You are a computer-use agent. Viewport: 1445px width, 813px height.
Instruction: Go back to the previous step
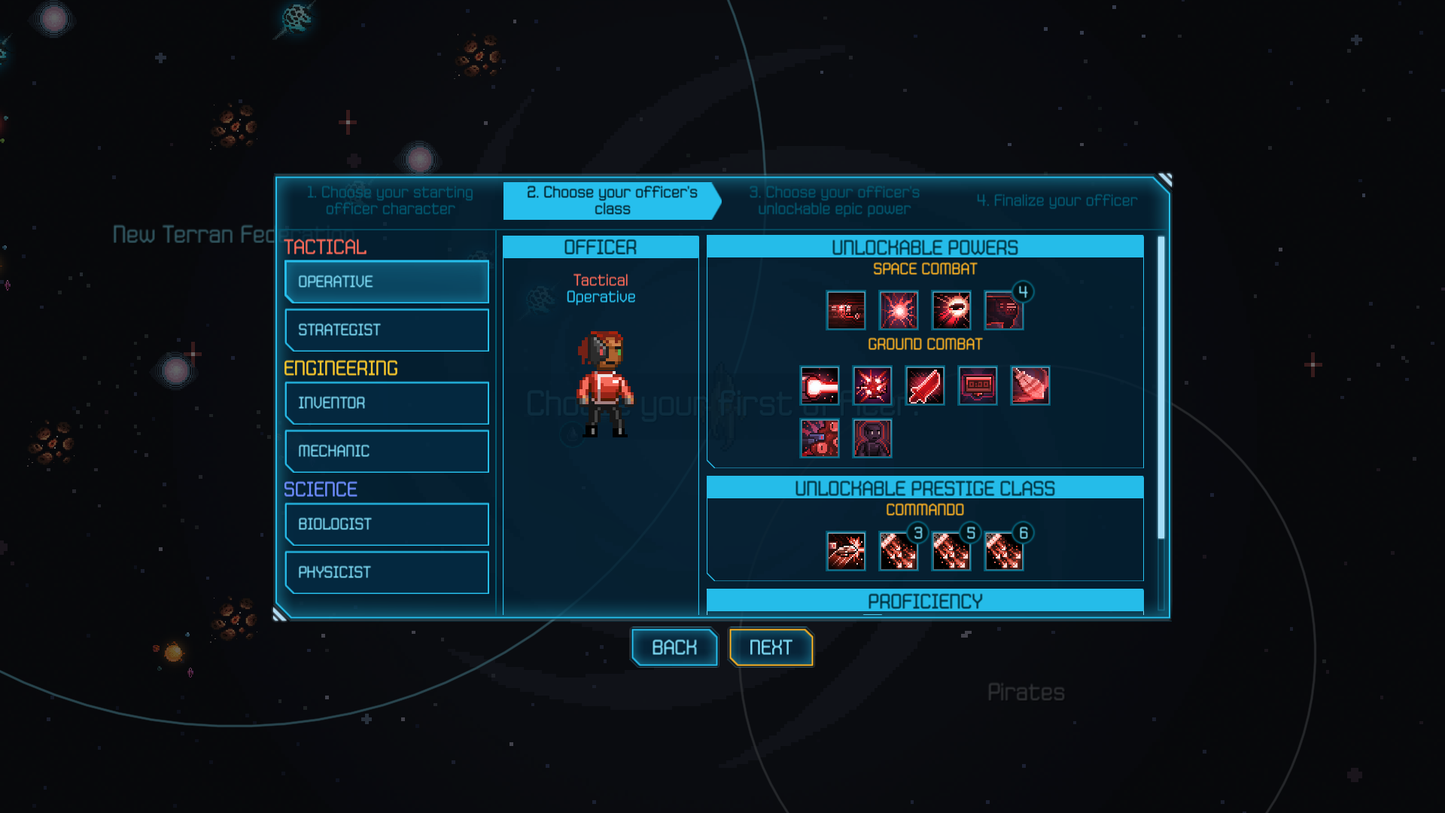[674, 647]
